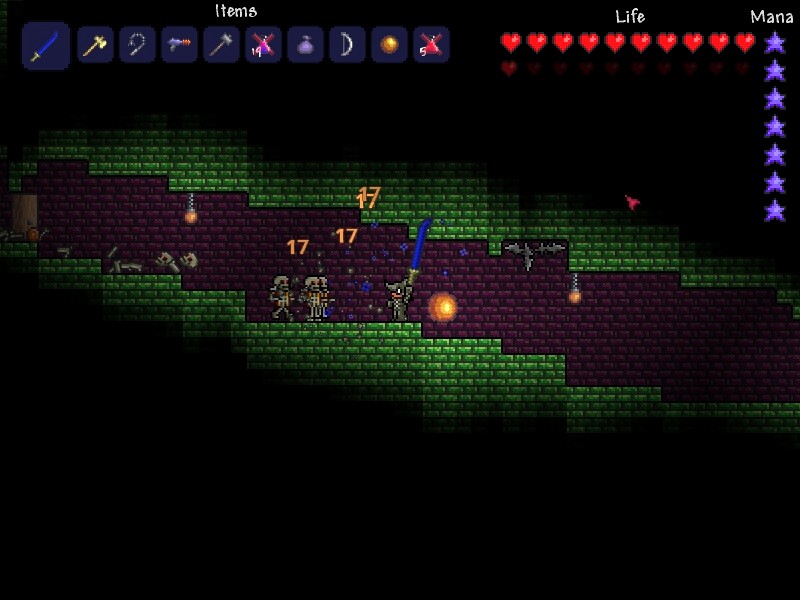Choose the golden axe in the hotbar

coord(95,45)
